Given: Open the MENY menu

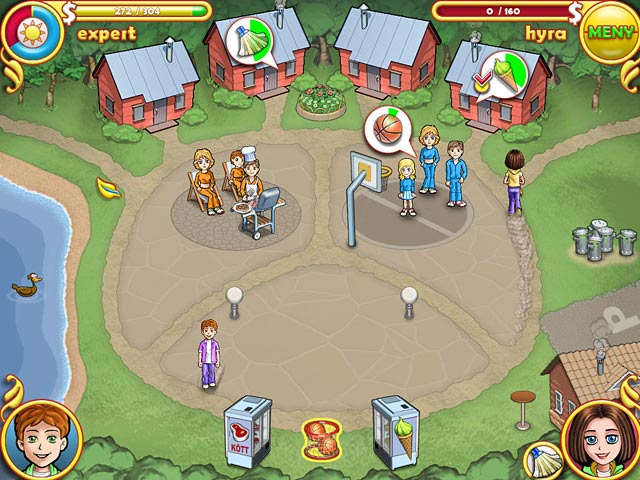Looking at the screenshot, I should [604, 31].
